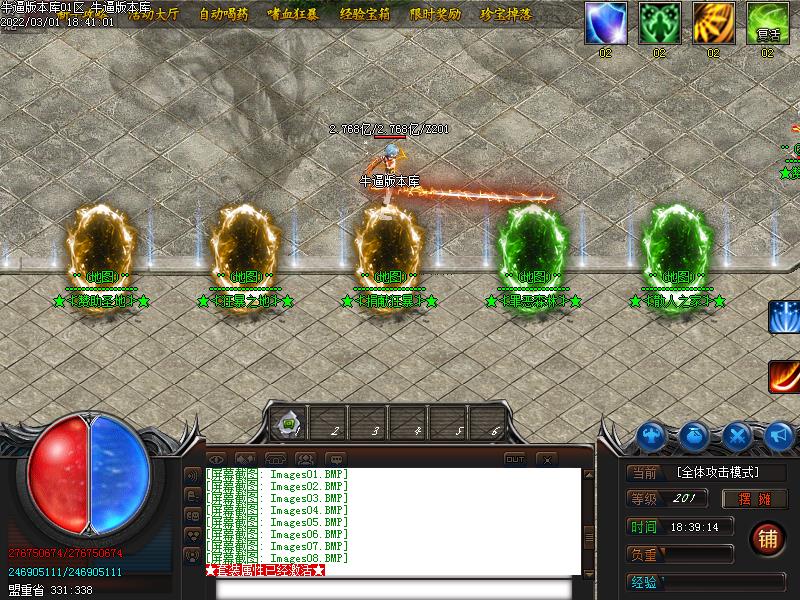Click the megaphone round blue button
The height and width of the screenshot is (600, 800).
[x=781, y=436]
